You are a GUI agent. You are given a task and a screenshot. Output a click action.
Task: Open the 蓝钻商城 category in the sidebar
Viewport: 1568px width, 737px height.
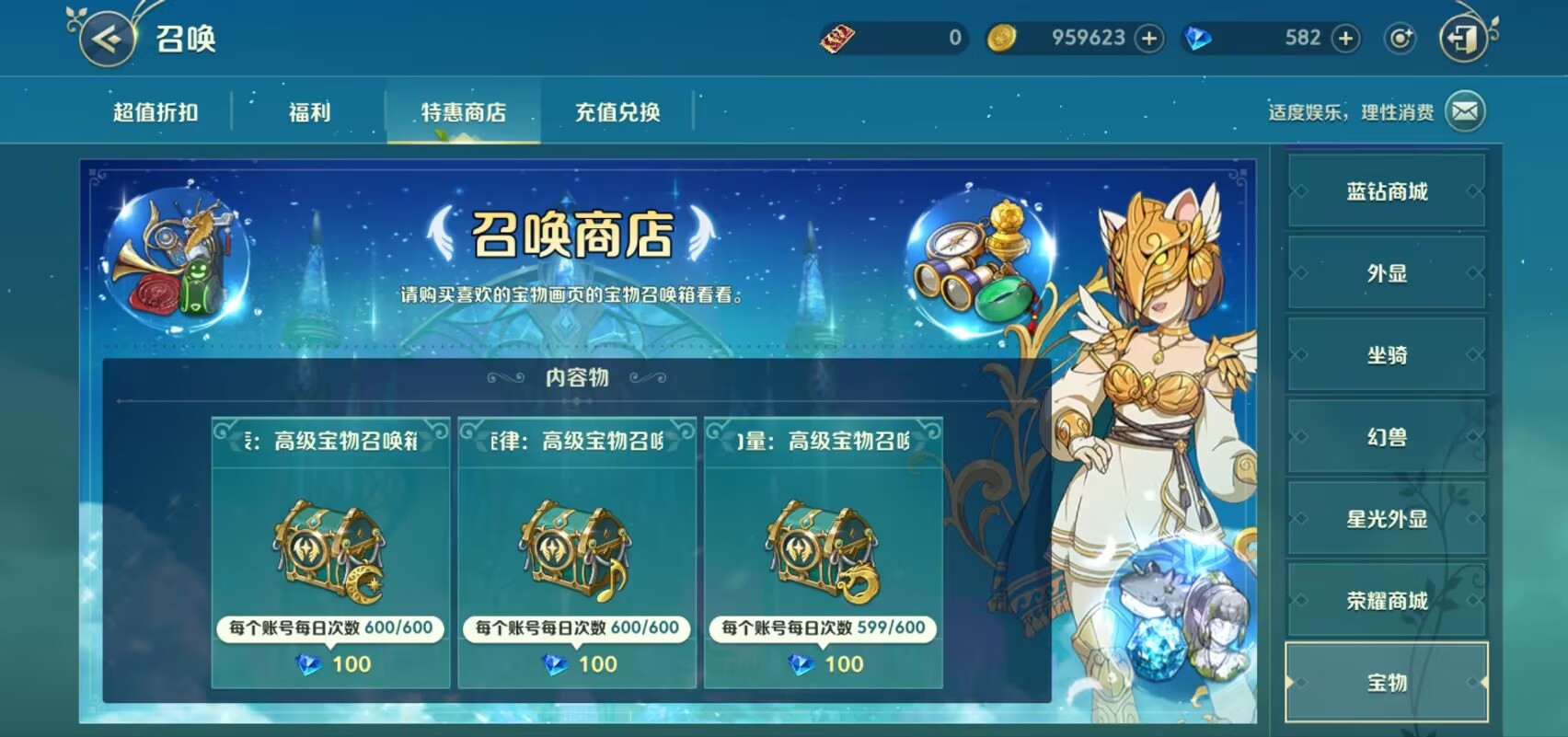[x=1388, y=191]
